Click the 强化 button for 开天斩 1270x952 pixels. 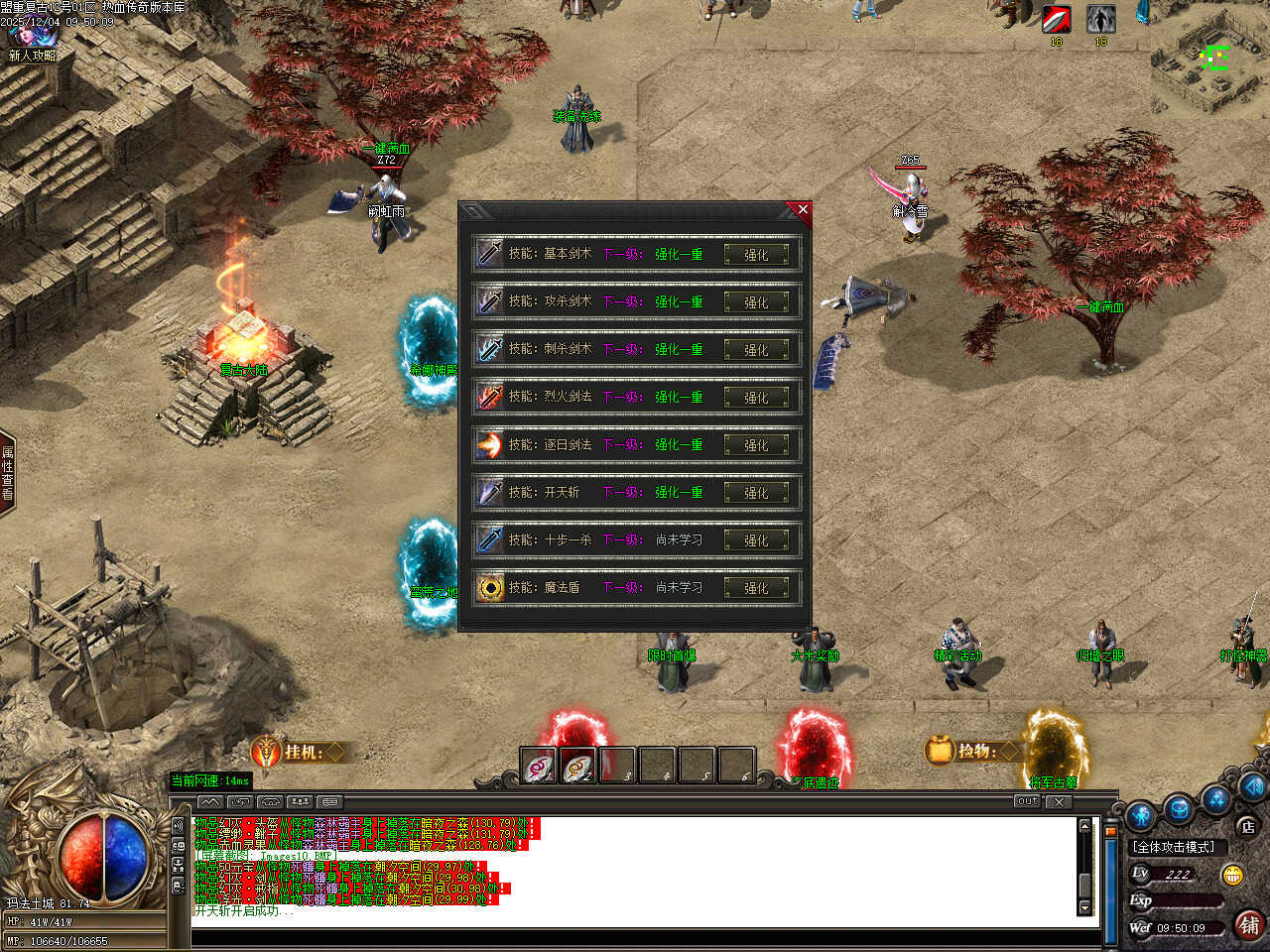pyautogui.click(x=756, y=493)
